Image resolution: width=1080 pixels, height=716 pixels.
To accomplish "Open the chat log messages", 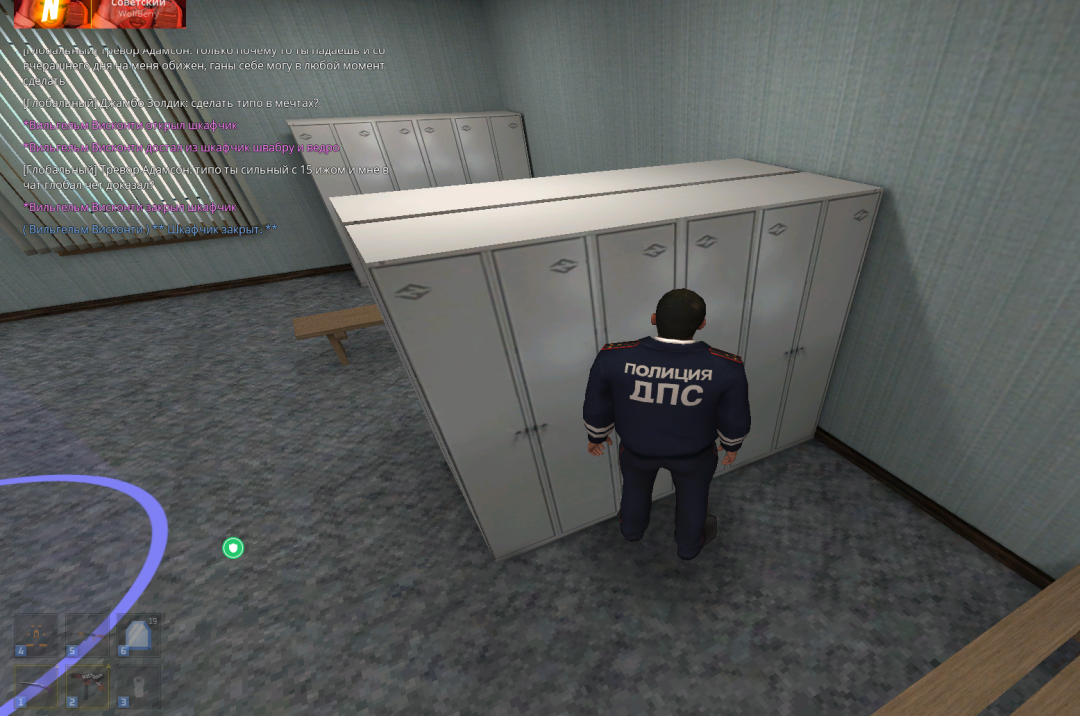I will click(x=200, y=140).
